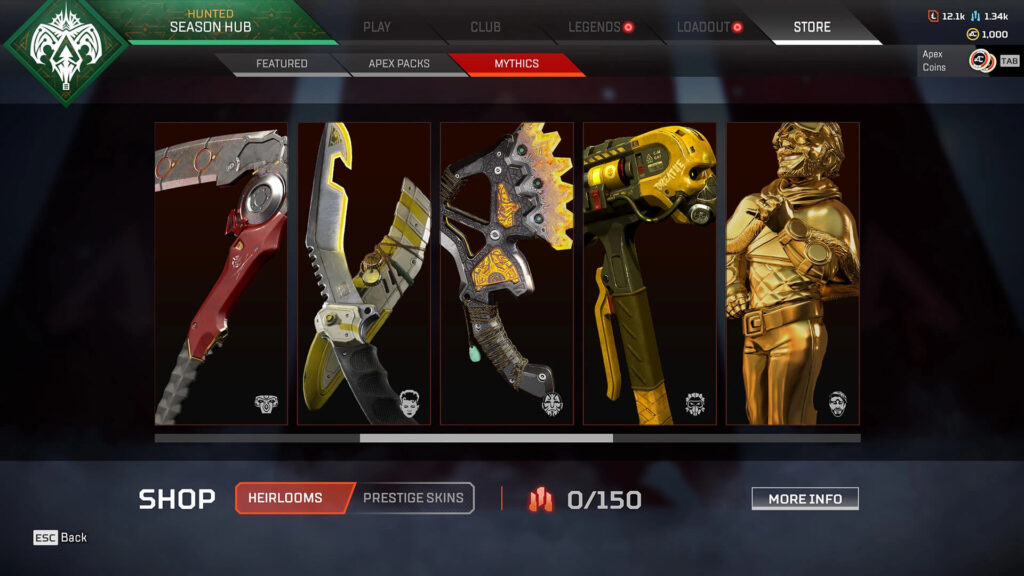Select the yellow curved knife heirloom card
This screenshot has height=576, width=1024.
pyautogui.click(x=364, y=273)
